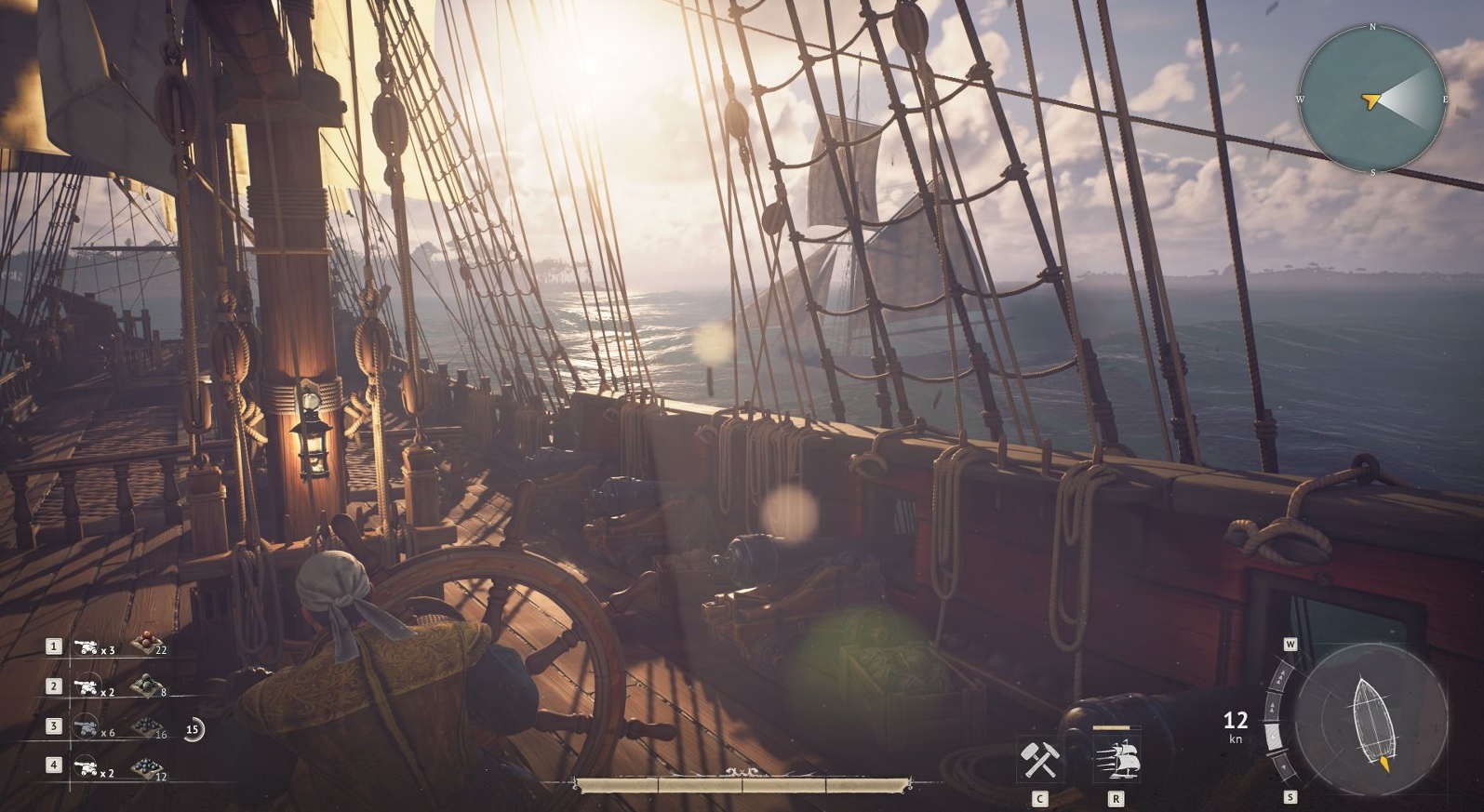The height and width of the screenshot is (812, 1484).
Task: Open the compass minimap
Action: (x=1372, y=100)
